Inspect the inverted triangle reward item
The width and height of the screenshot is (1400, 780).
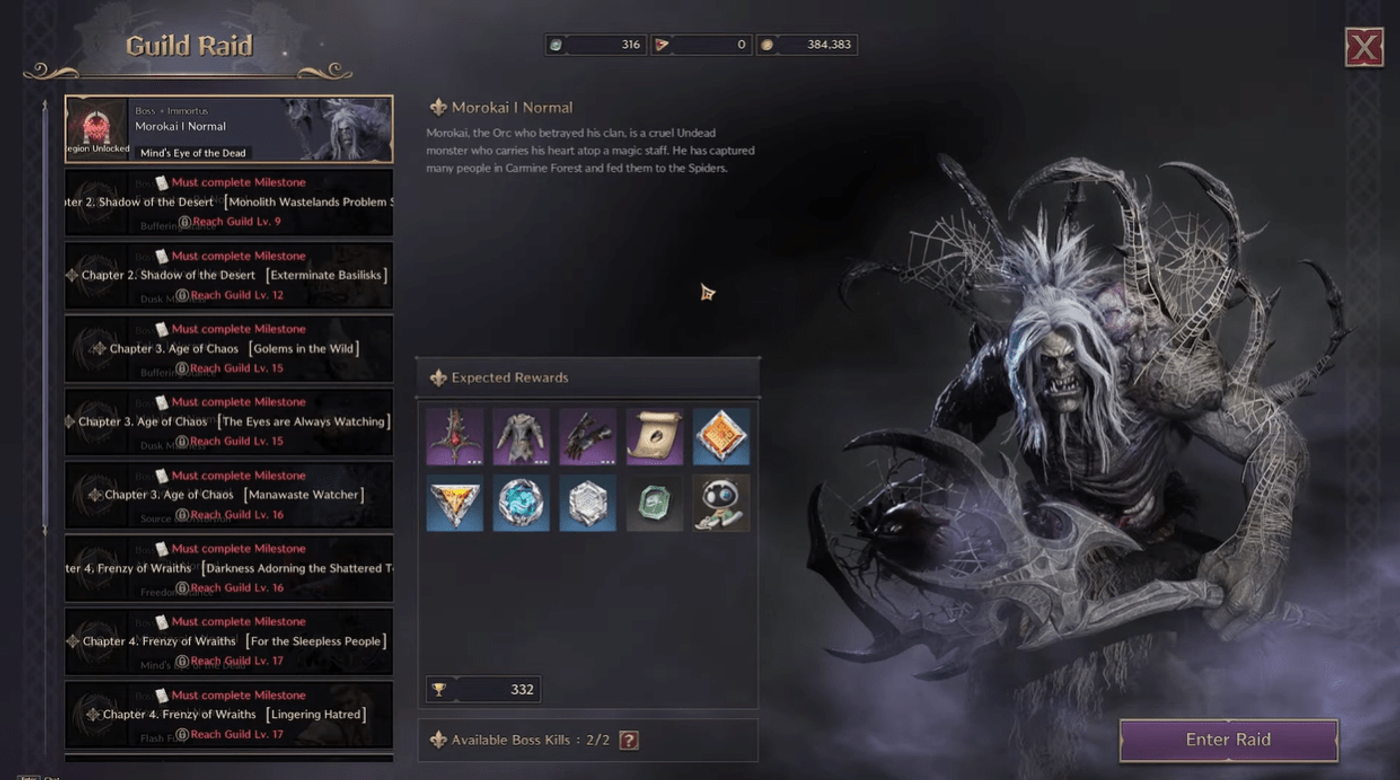coord(455,503)
